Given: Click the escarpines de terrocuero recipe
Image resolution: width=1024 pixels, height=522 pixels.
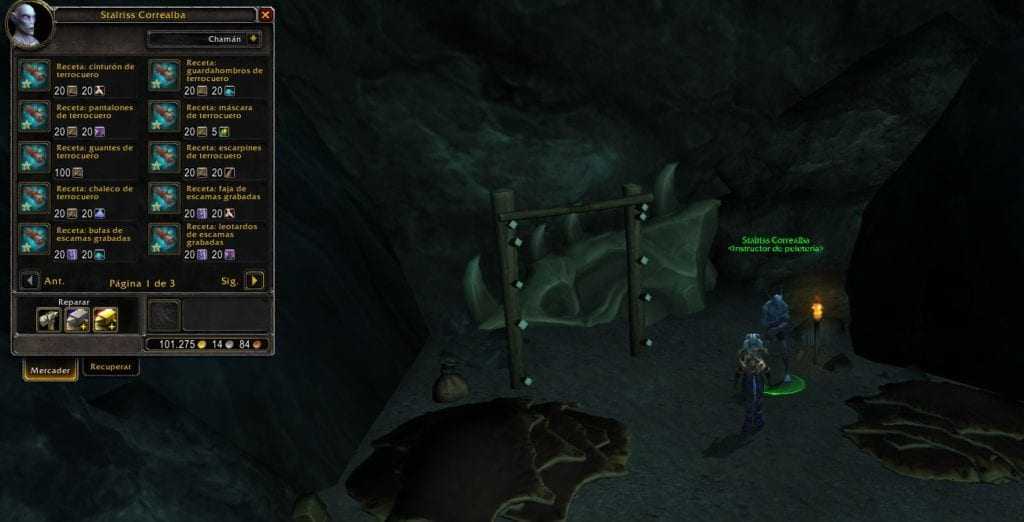Looking at the screenshot, I should click(165, 157).
